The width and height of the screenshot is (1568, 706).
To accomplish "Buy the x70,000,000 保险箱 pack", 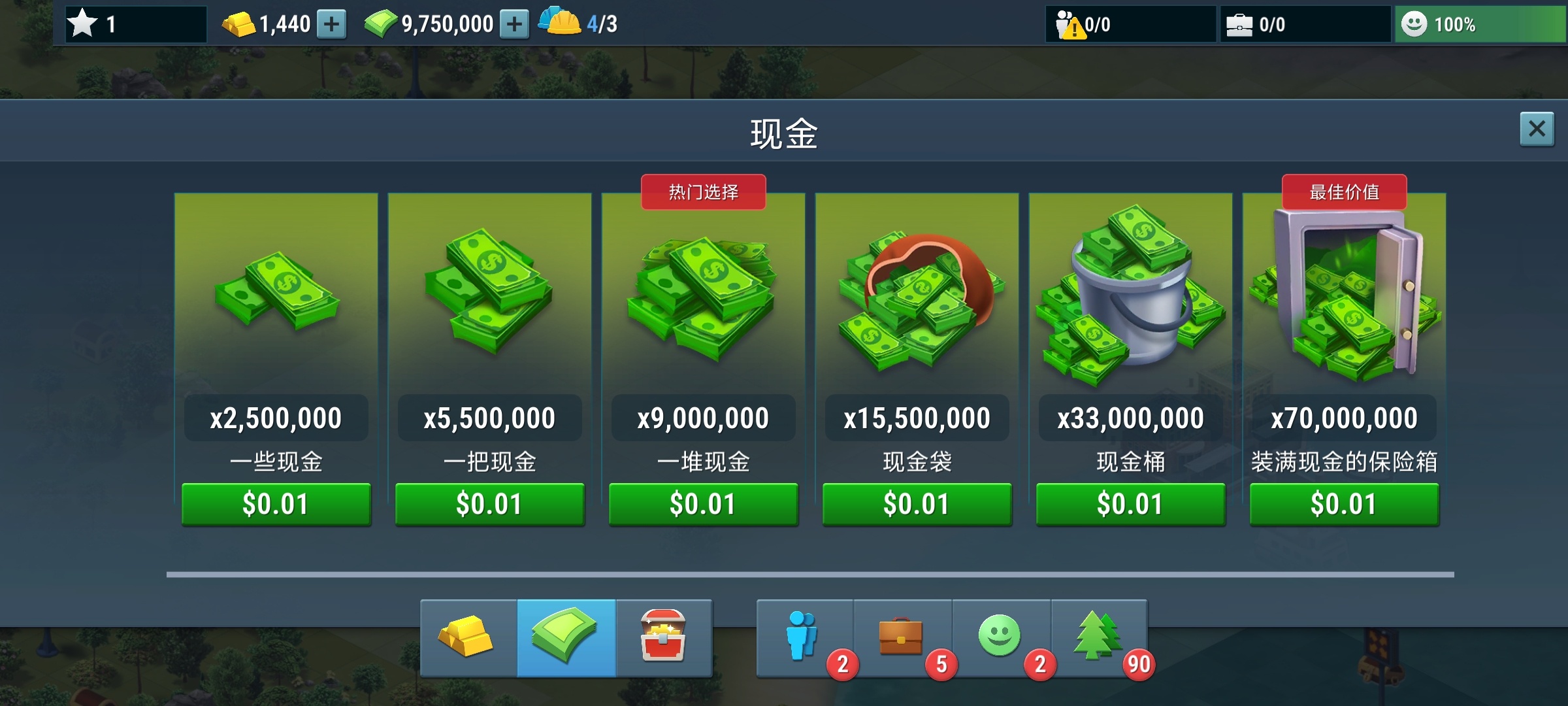I will pyautogui.click(x=1344, y=504).
